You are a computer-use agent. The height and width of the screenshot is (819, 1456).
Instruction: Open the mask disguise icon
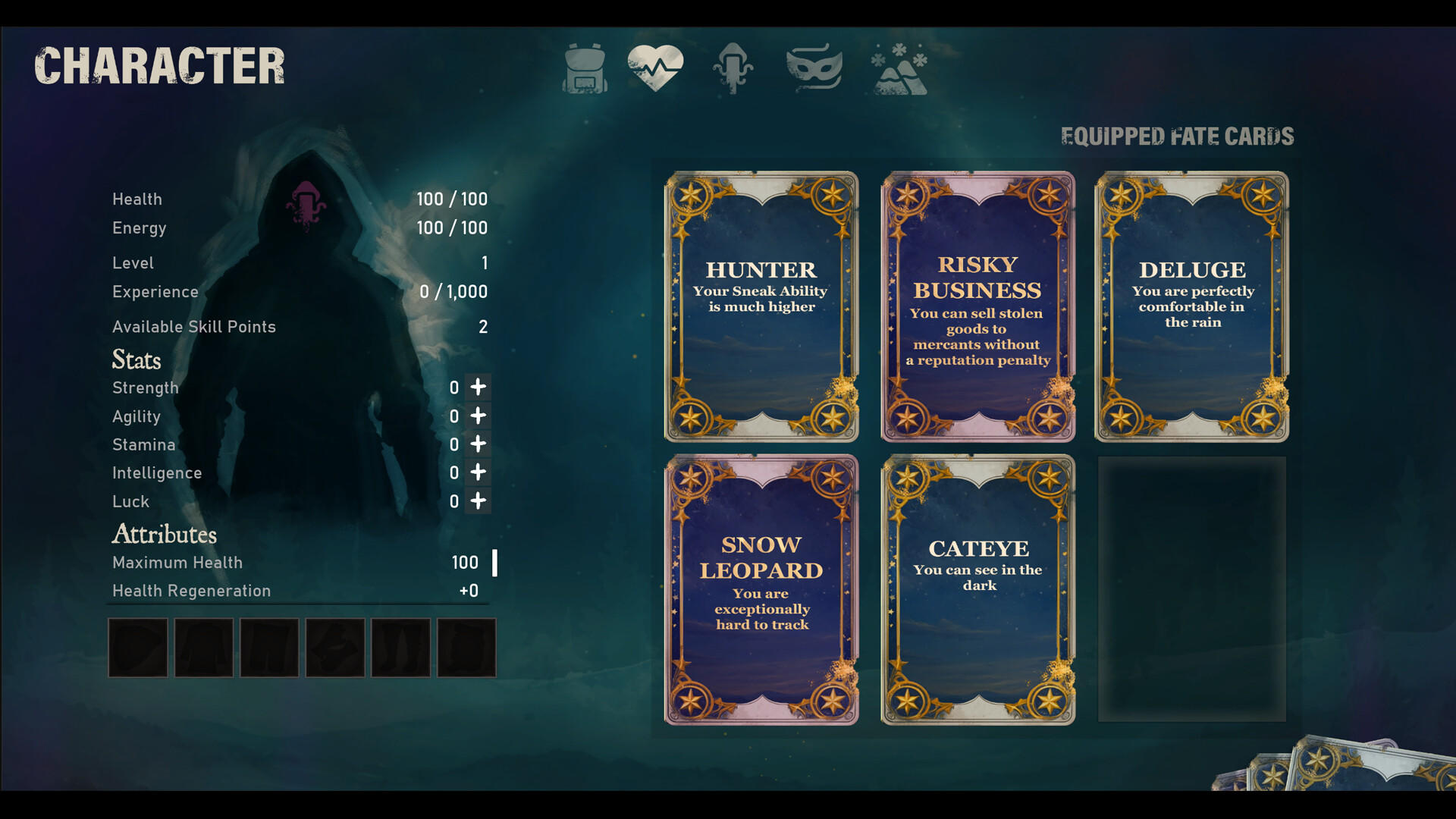click(x=813, y=68)
